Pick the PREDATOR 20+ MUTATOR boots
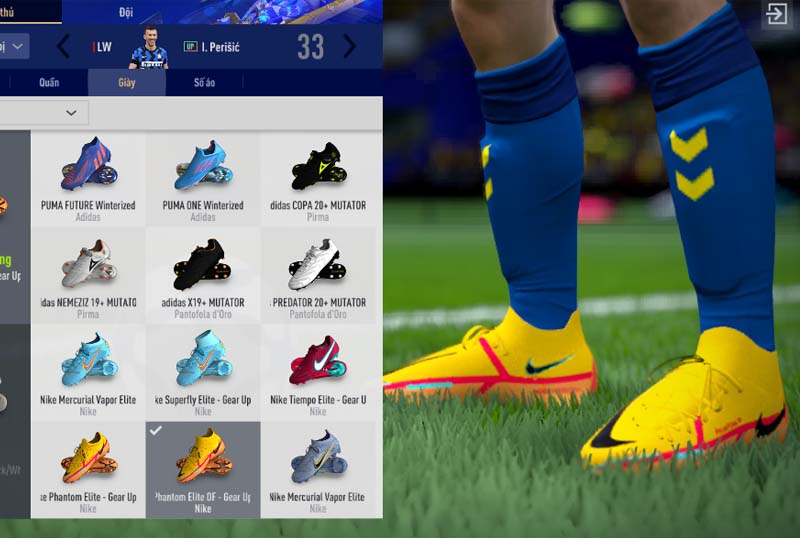Viewport: 800px width, 538px height. pyautogui.click(x=318, y=270)
